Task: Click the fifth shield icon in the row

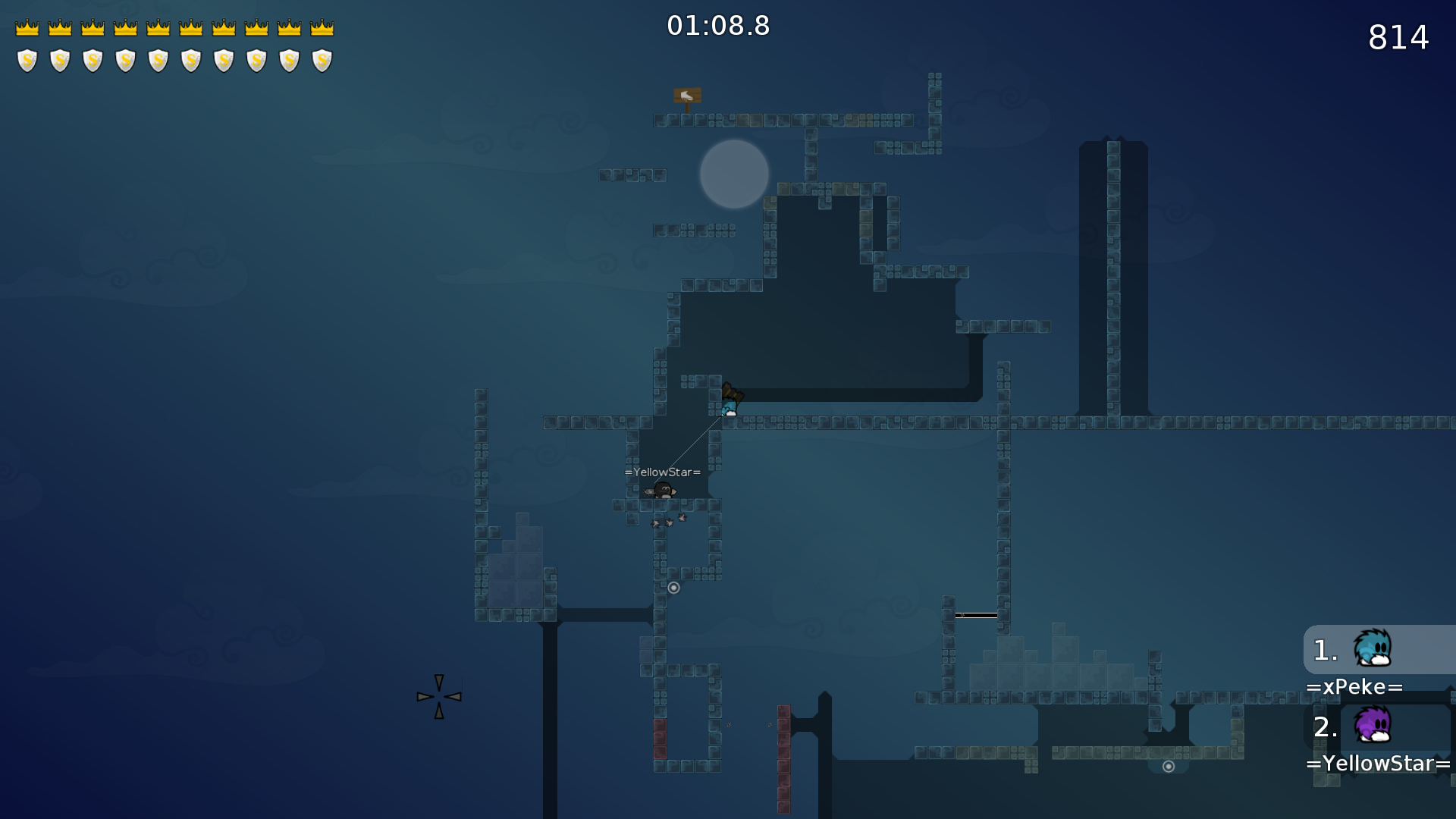Action: pyautogui.click(x=158, y=58)
